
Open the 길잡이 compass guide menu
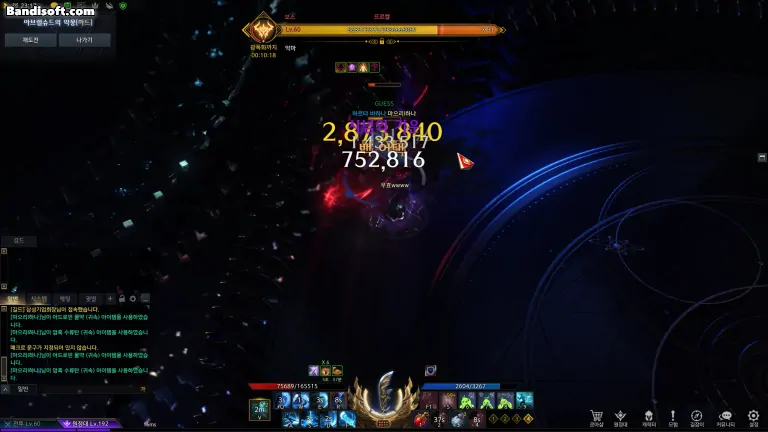(697, 417)
